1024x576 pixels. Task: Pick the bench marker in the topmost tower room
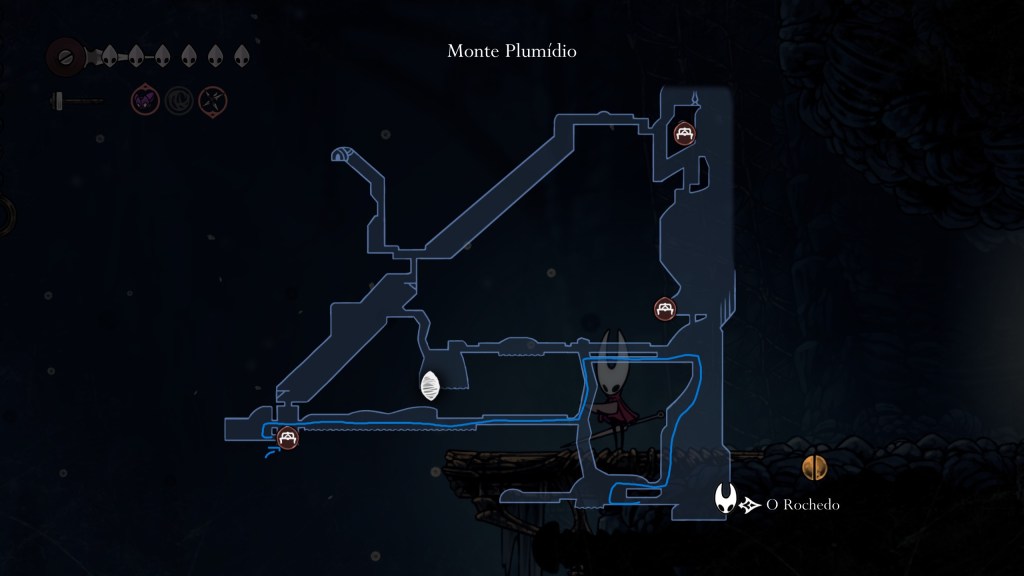pos(685,133)
